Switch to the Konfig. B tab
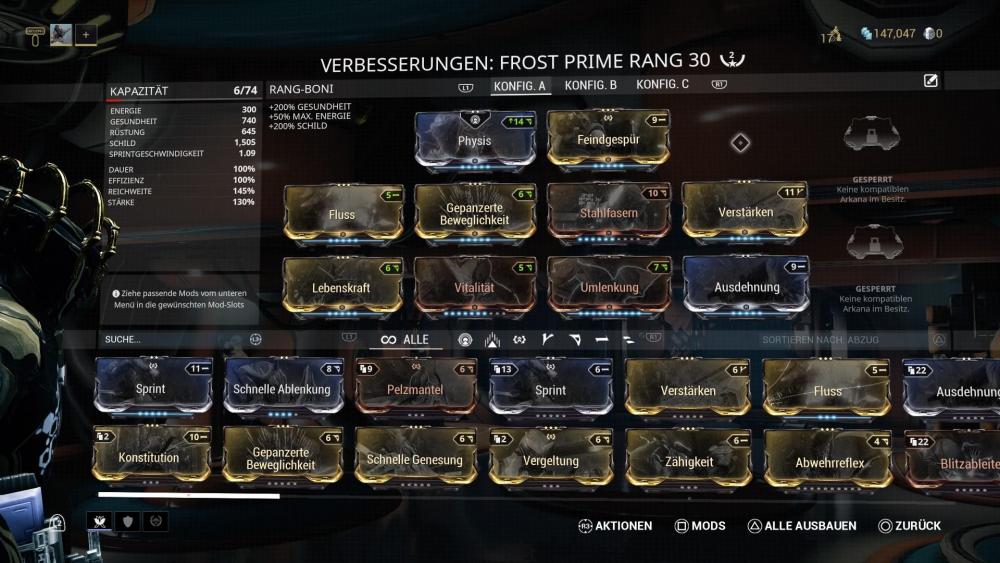This screenshot has width=1000, height=563. [590, 85]
